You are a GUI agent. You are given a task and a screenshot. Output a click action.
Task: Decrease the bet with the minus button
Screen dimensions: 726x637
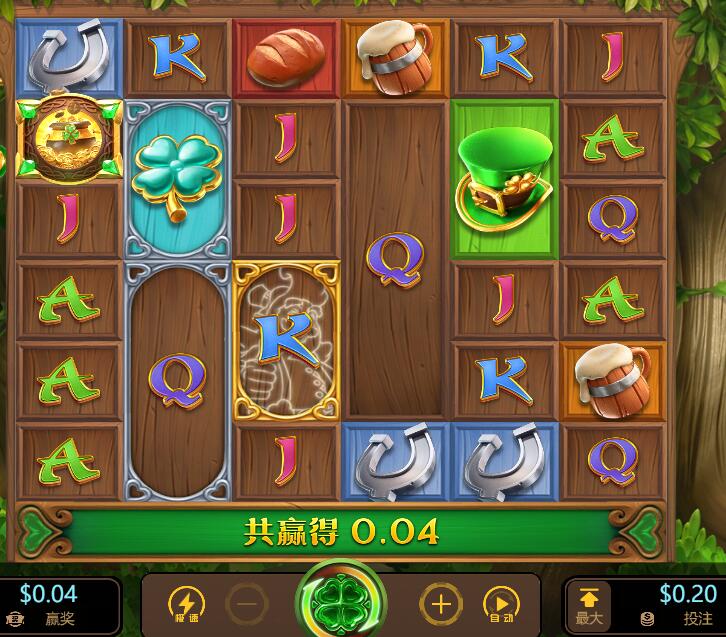click(x=246, y=604)
